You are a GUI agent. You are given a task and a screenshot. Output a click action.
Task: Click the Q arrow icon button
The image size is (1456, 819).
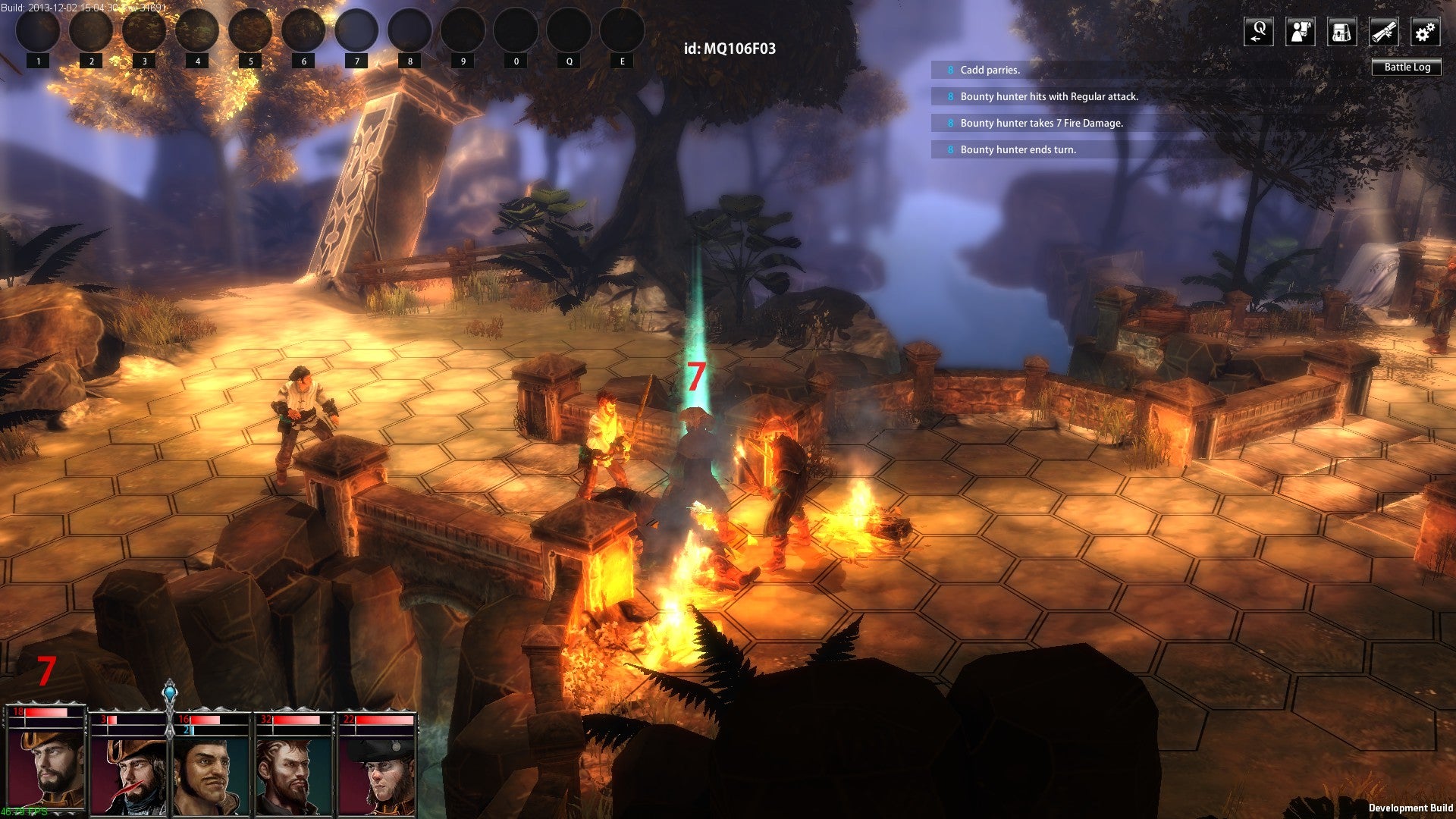click(x=1258, y=33)
